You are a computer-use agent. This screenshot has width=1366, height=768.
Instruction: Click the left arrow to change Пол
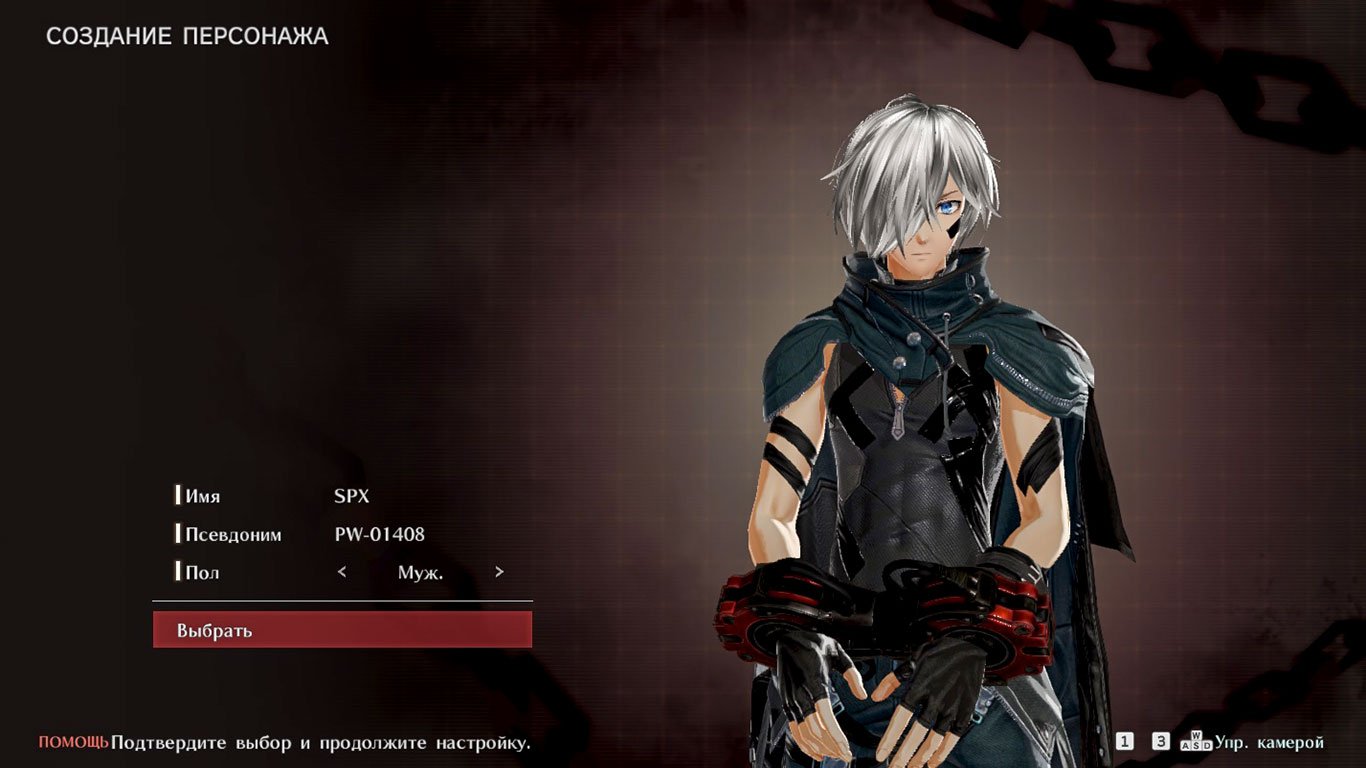click(341, 572)
